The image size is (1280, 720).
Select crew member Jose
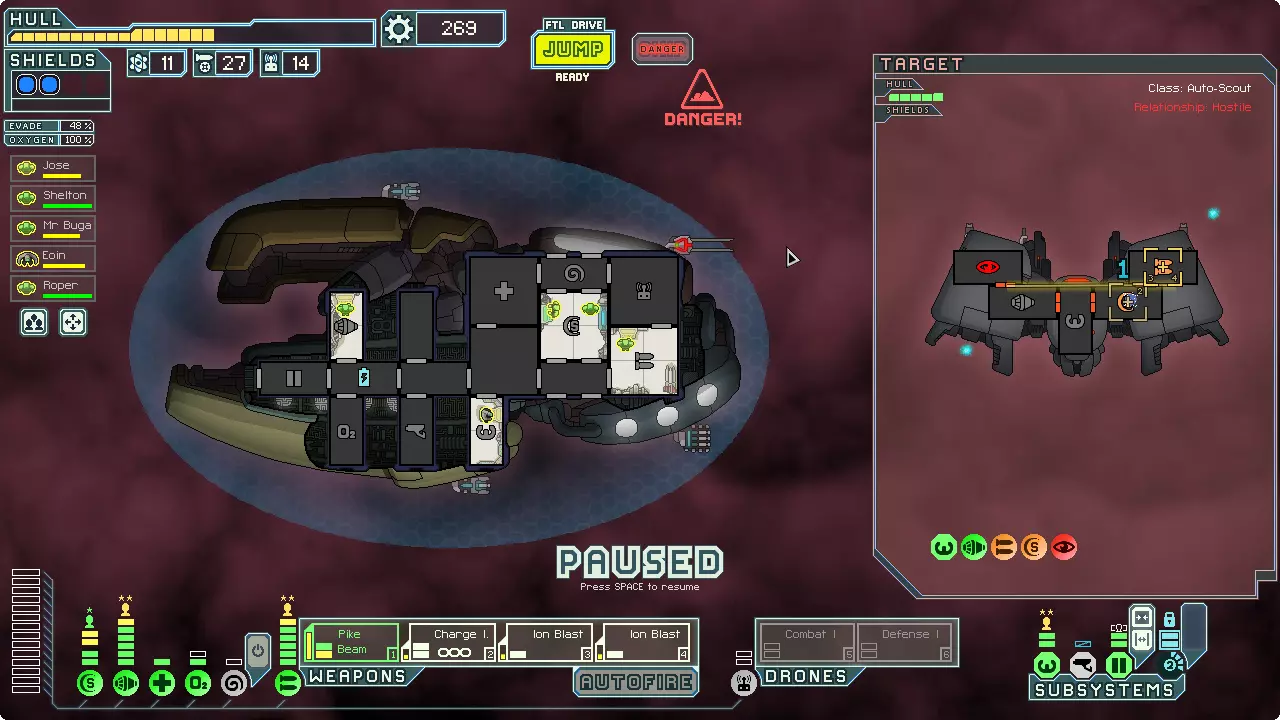point(53,168)
